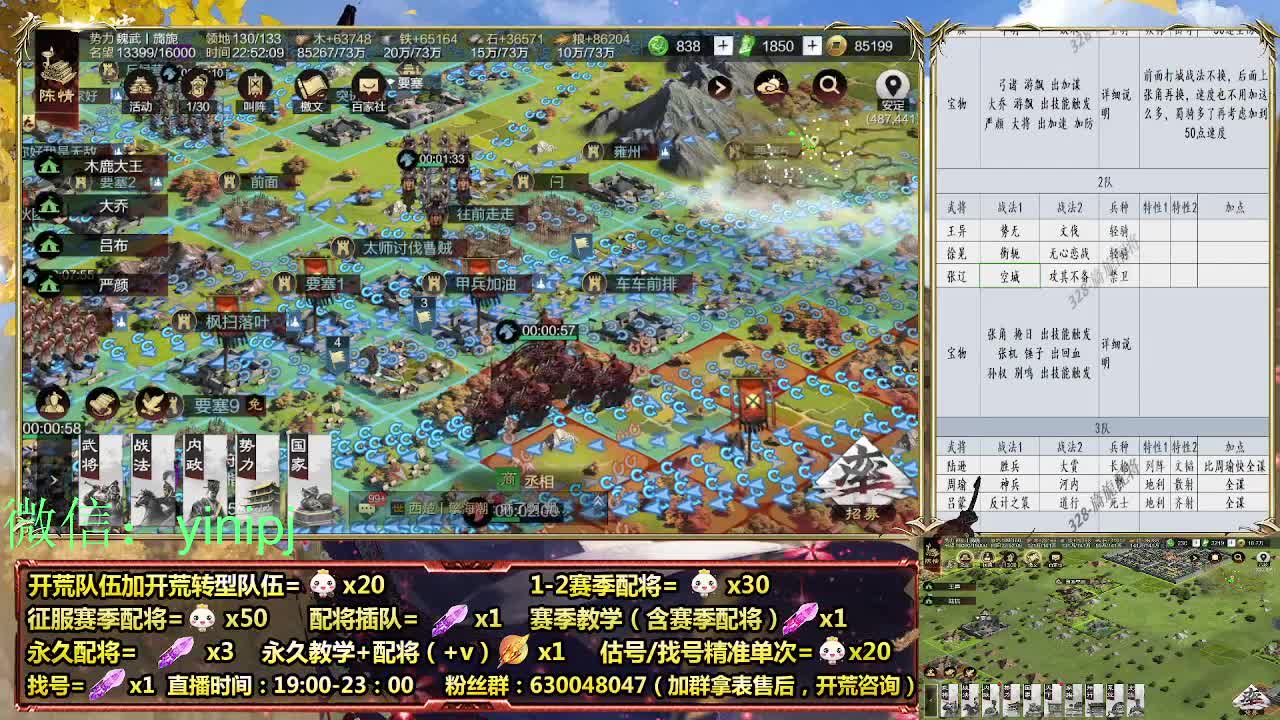Expand the chat panel with its chevron
The image size is (1280, 720).
pos(597,503)
